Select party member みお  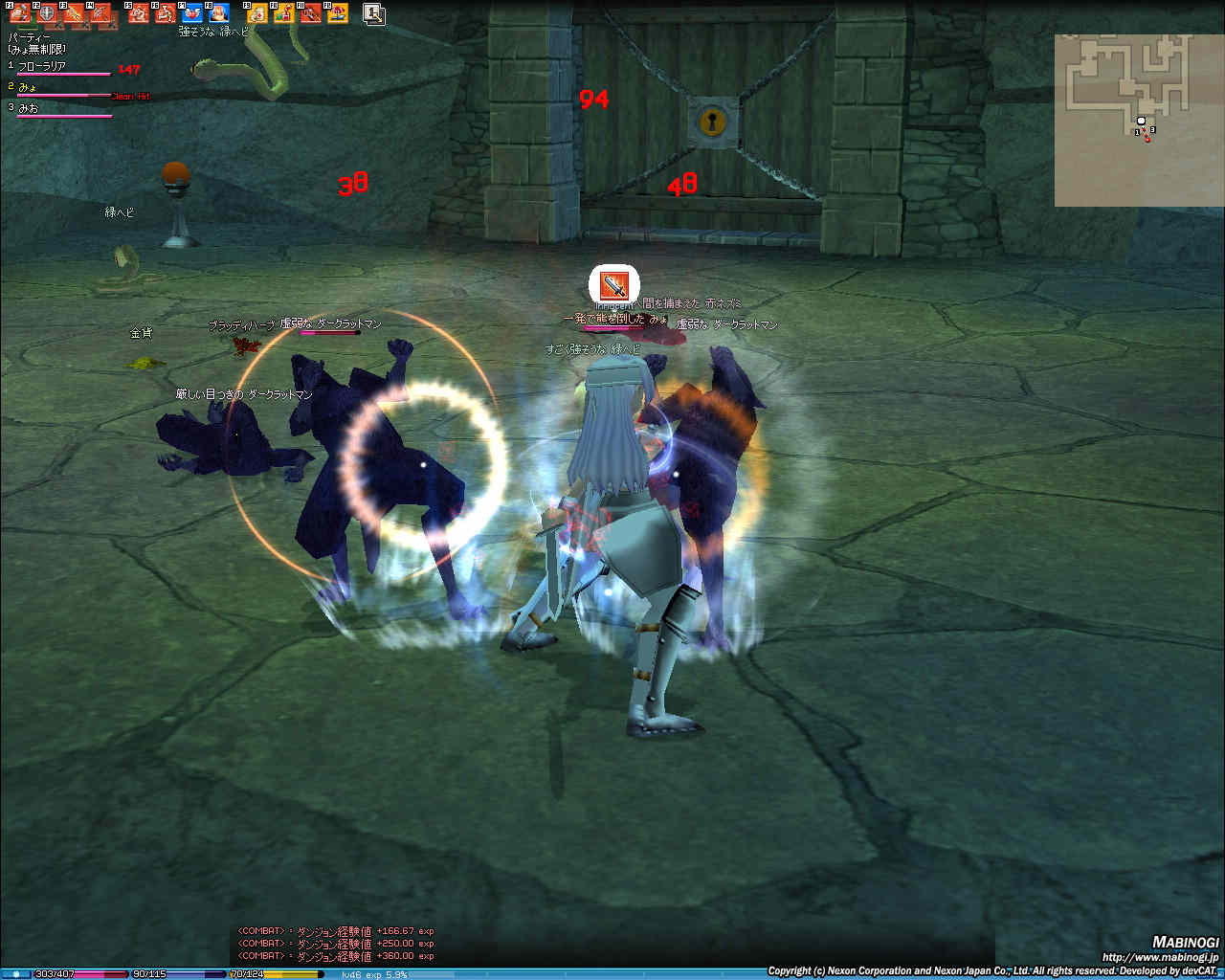pos(29,109)
